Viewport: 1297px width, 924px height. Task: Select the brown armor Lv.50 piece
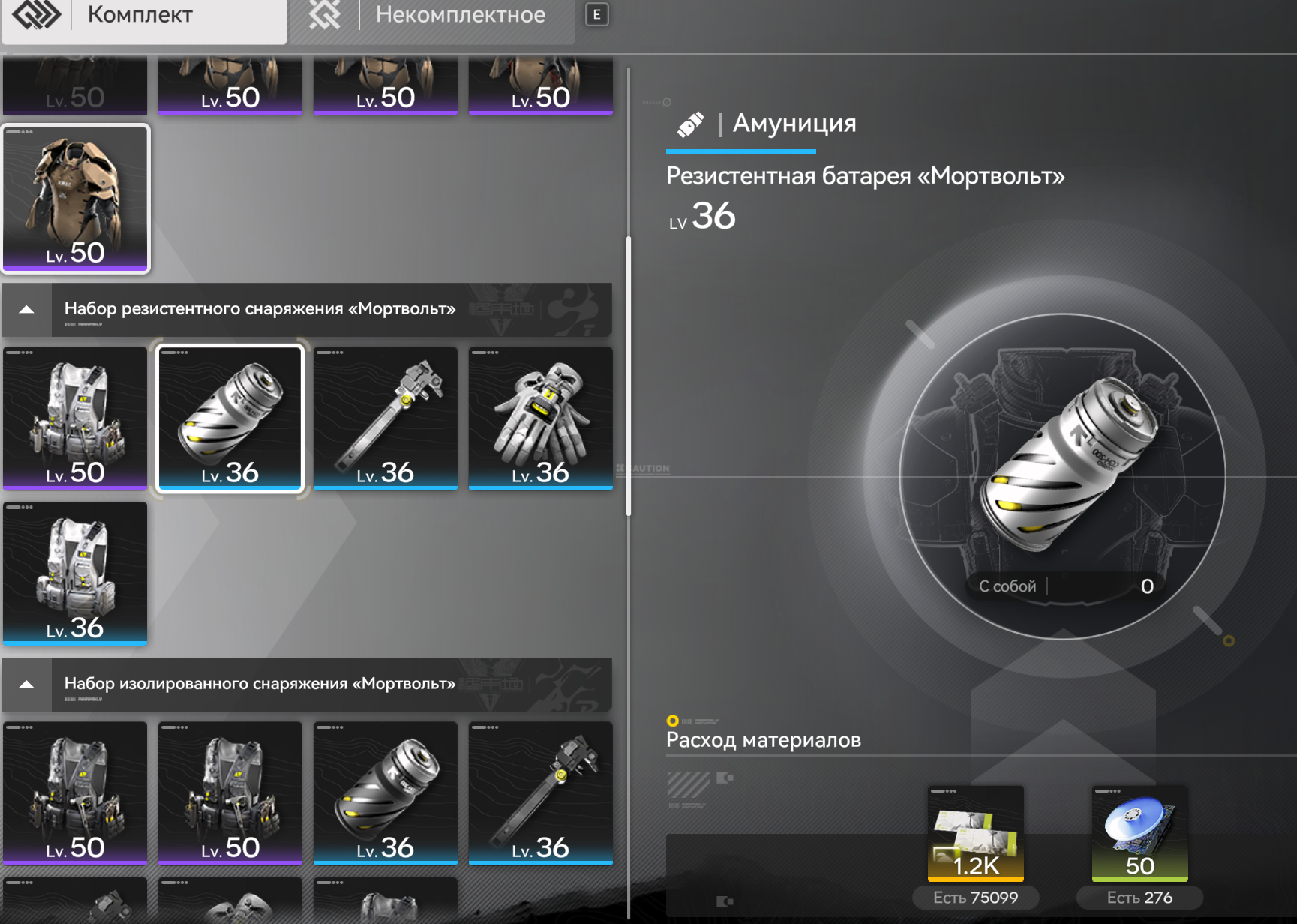click(76, 198)
